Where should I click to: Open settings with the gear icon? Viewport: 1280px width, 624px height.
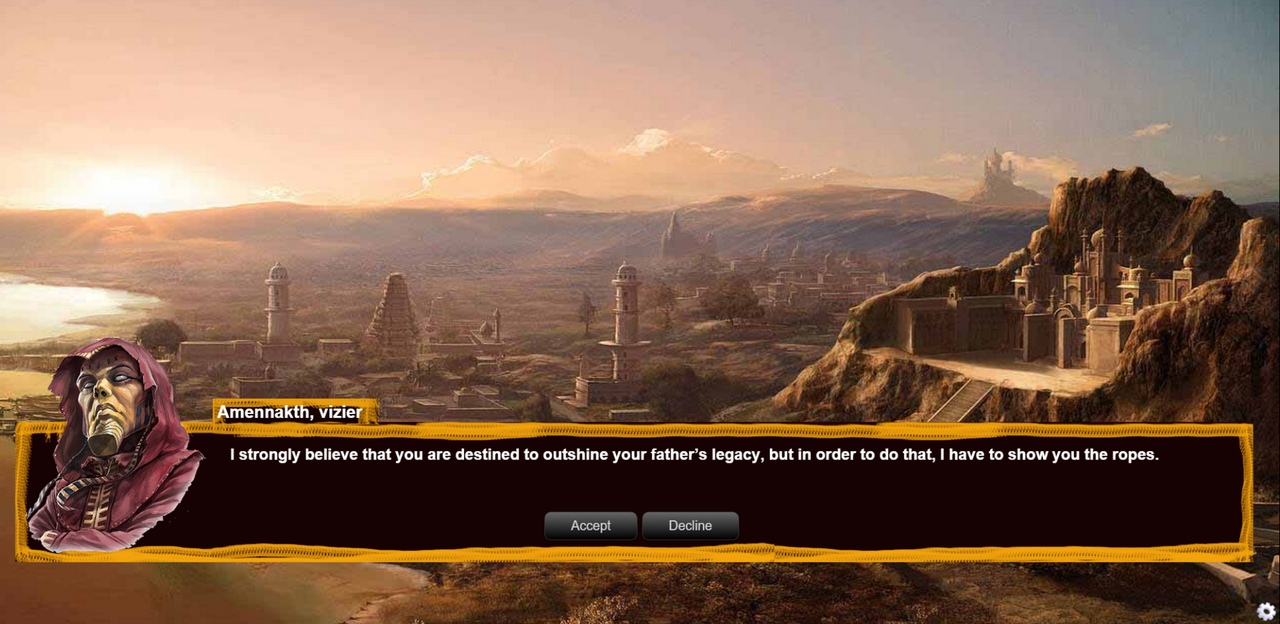pyautogui.click(x=1266, y=611)
